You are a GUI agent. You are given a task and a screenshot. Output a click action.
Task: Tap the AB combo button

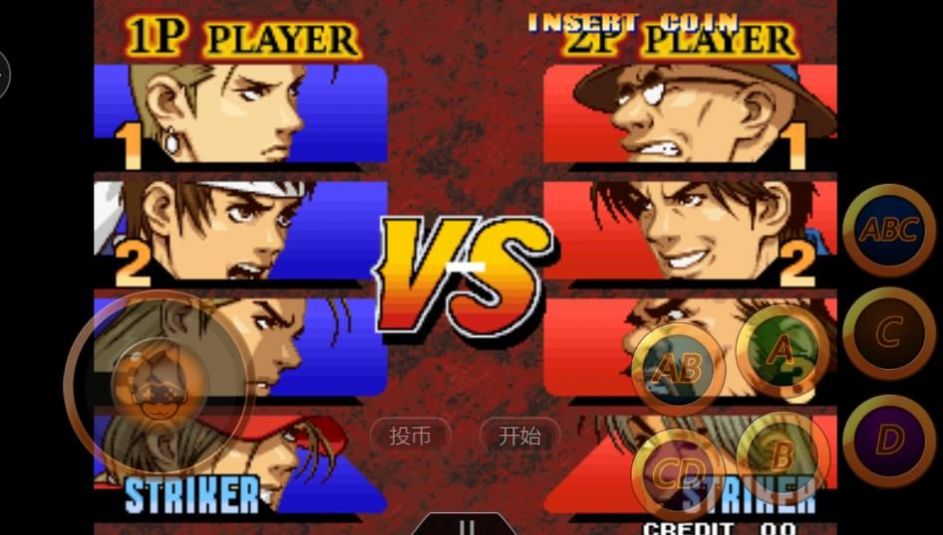(678, 369)
